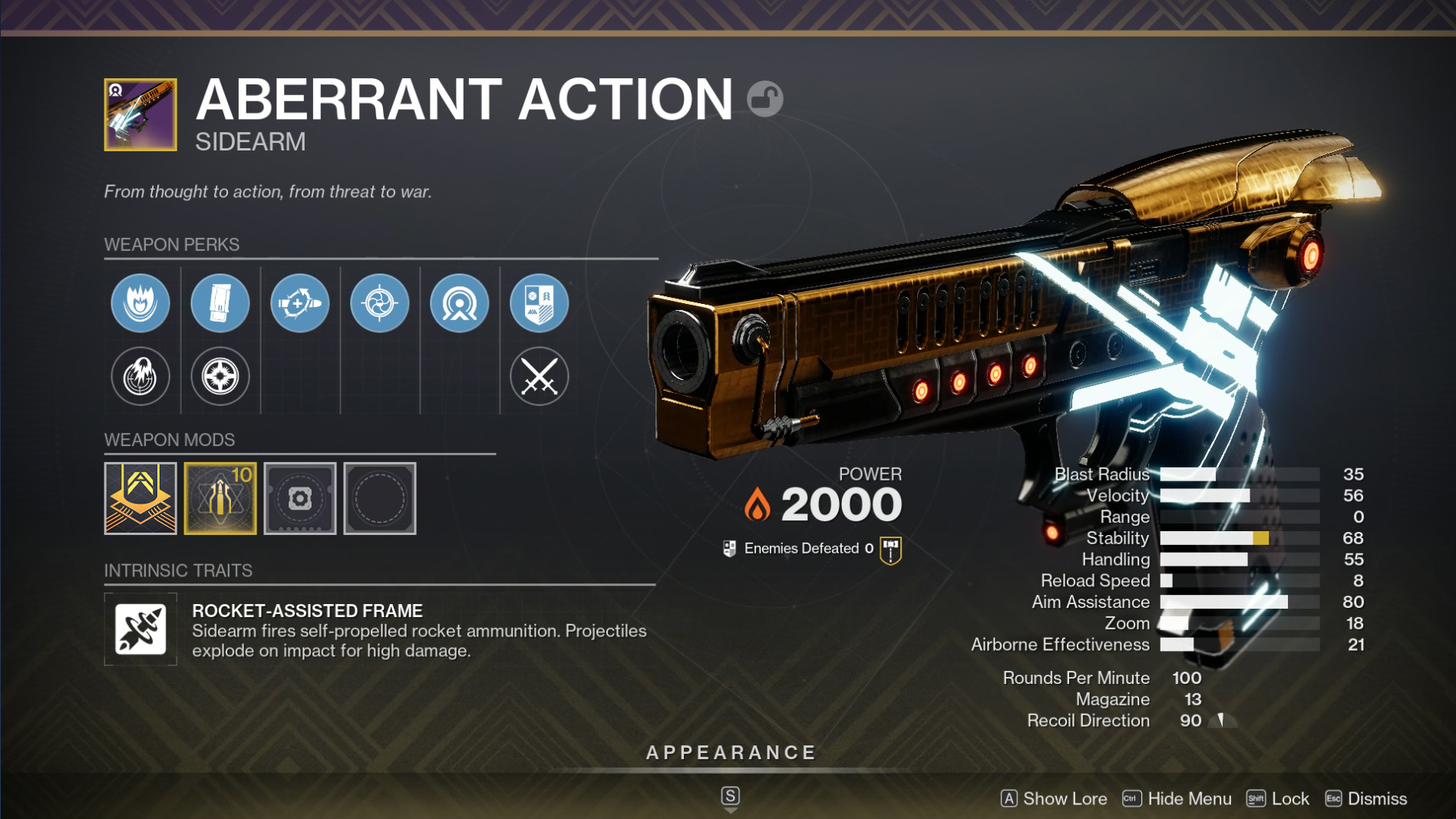Open the gear-shaped empty mod slot
Viewport: 1456px width, 819px height.
point(300,498)
